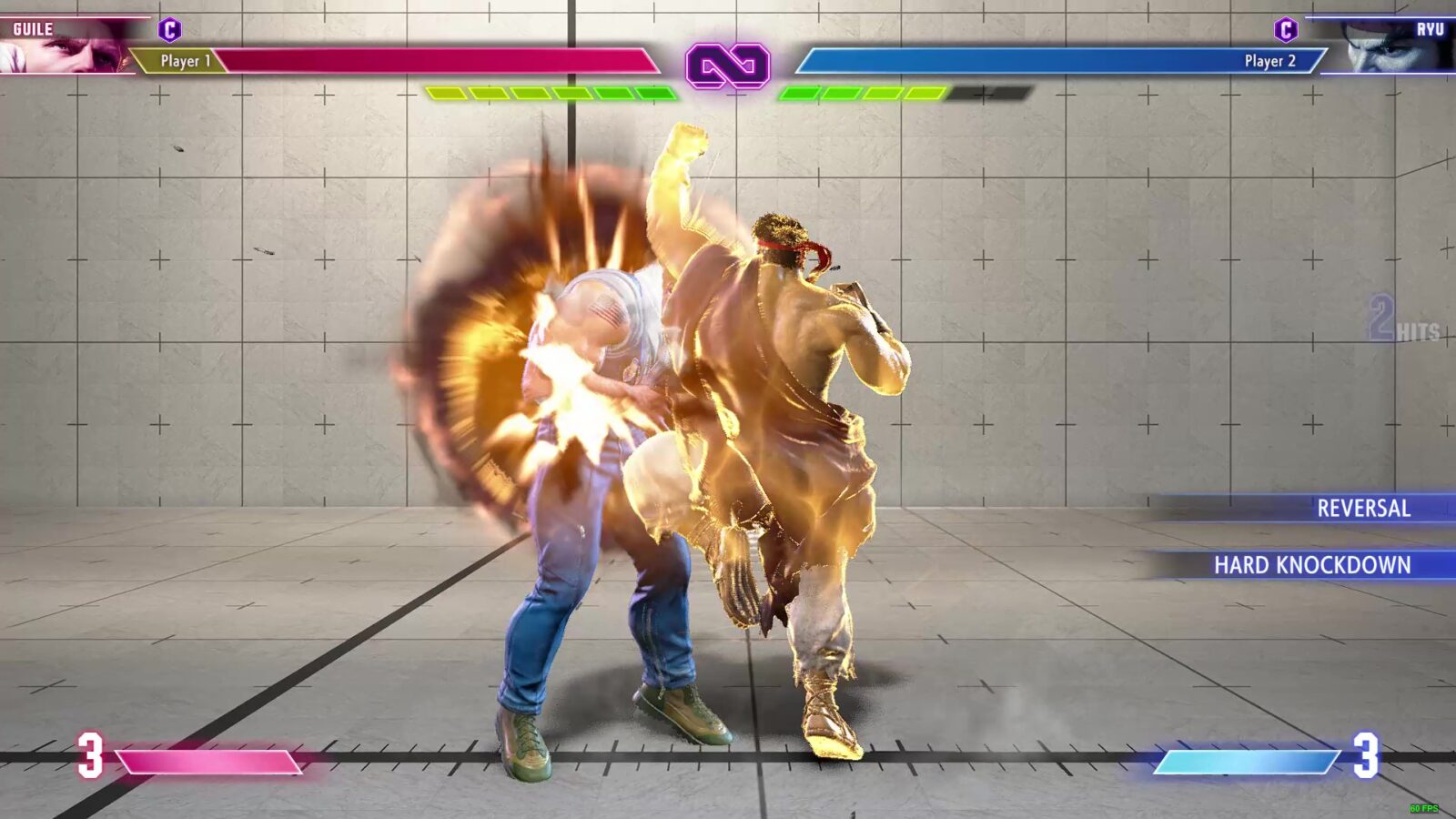Click the HARD KNOCKDOWN text banner
Viewport: 1456px width, 819px height.
[1312, 566]
